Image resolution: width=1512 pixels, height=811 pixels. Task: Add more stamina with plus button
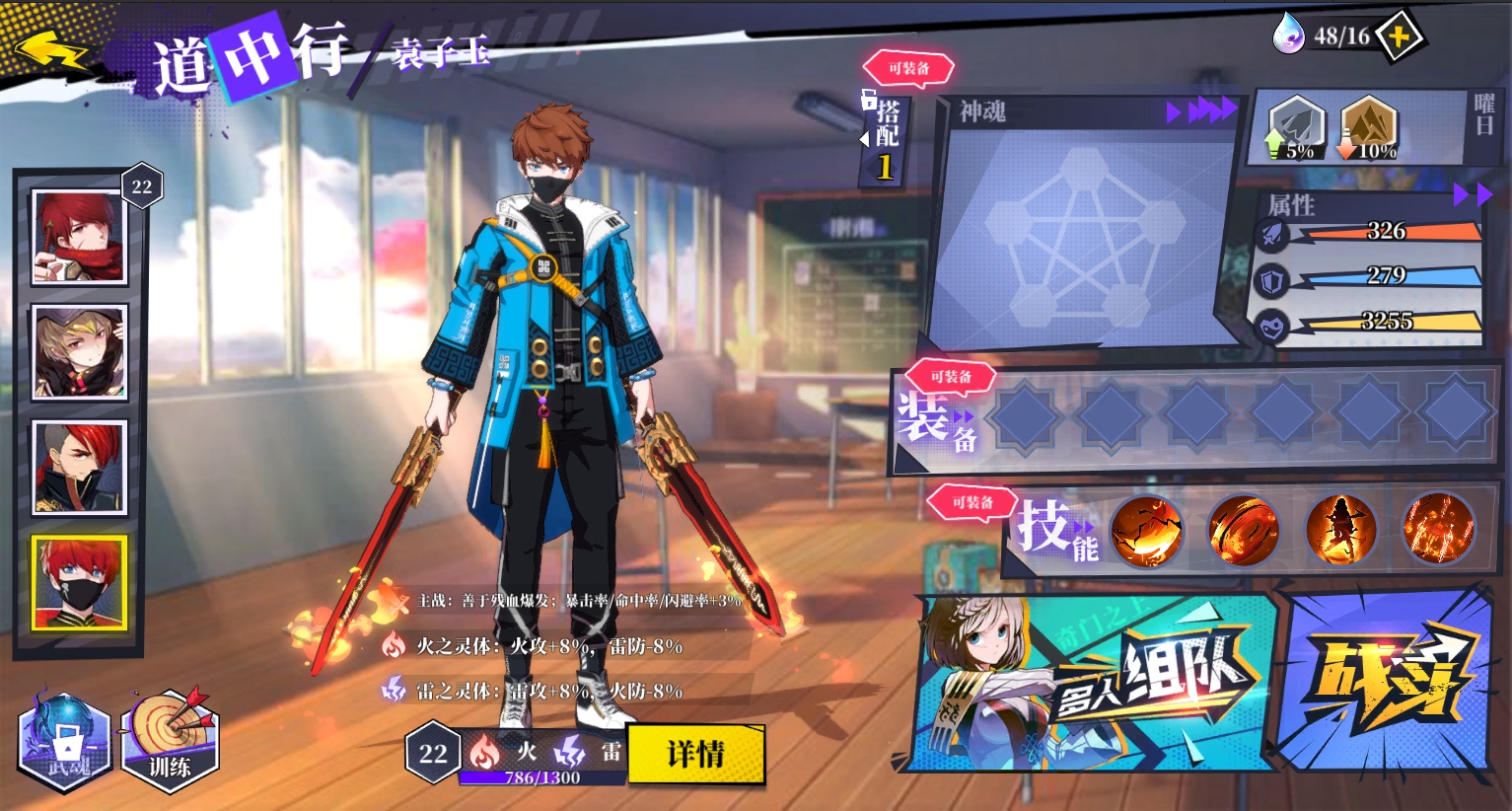coord(1399,37)
